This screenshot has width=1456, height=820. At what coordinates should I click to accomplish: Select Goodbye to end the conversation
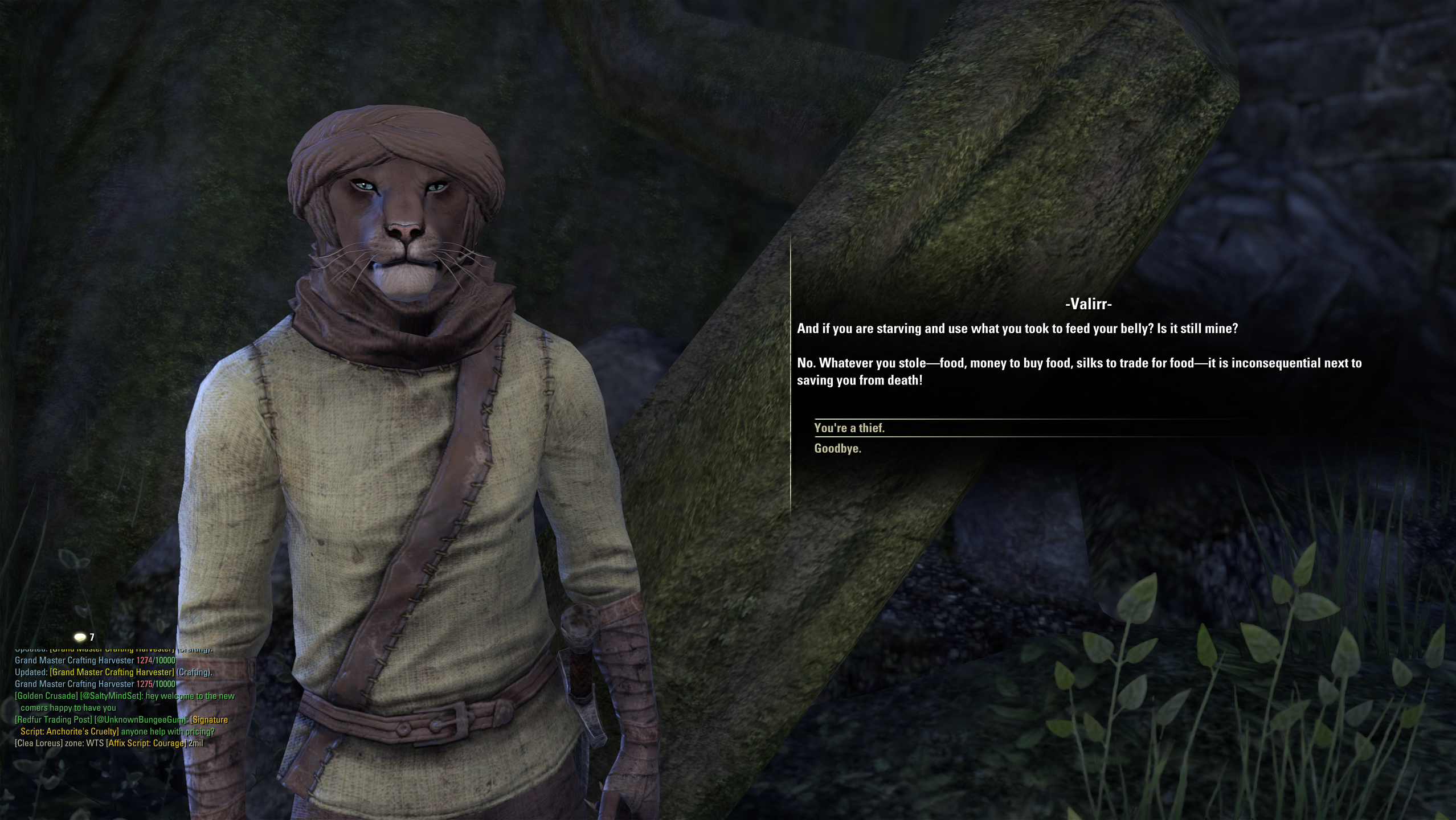coord(837,449)
